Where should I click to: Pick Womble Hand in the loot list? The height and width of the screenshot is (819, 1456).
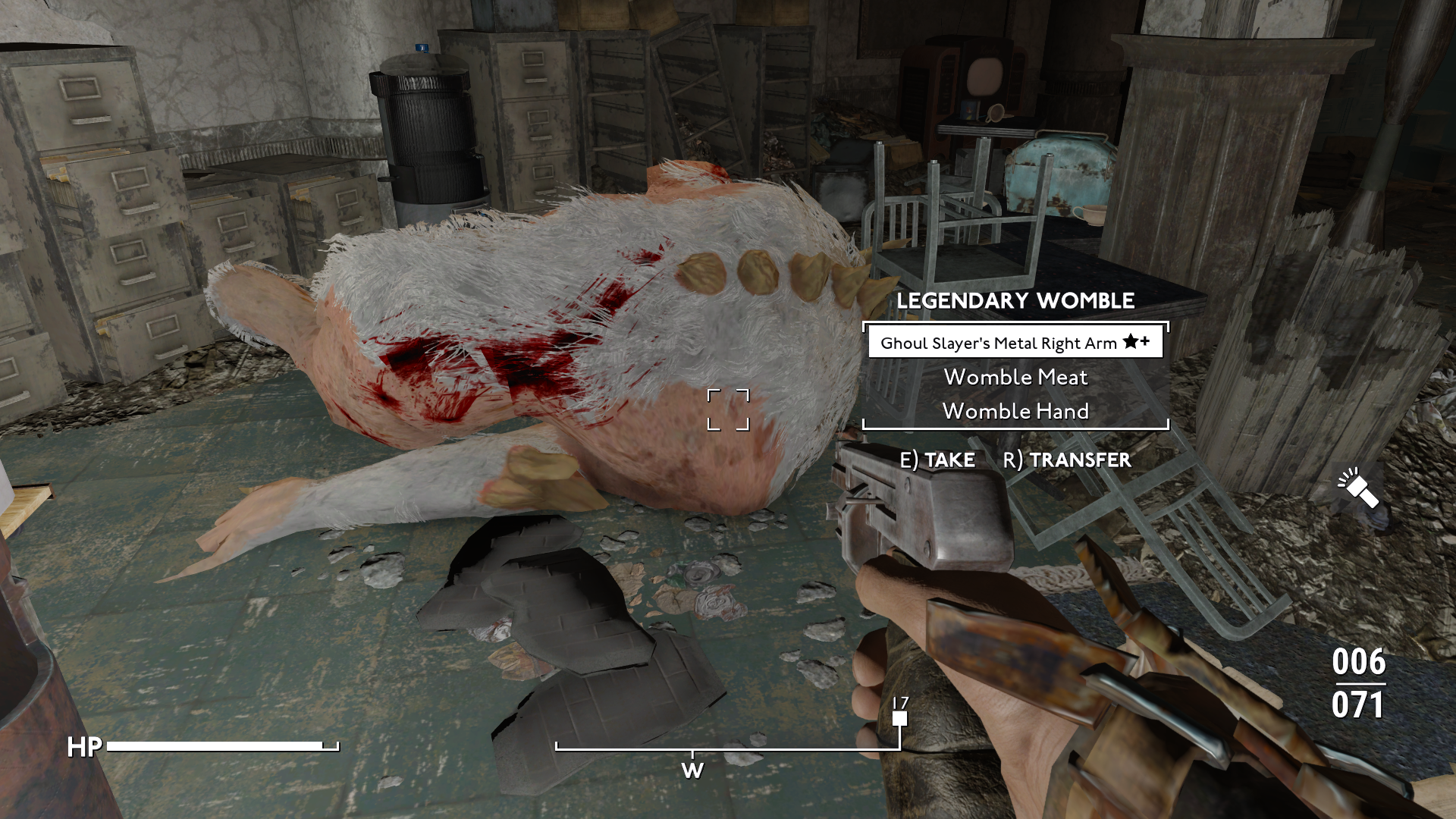pos(1015,412)
